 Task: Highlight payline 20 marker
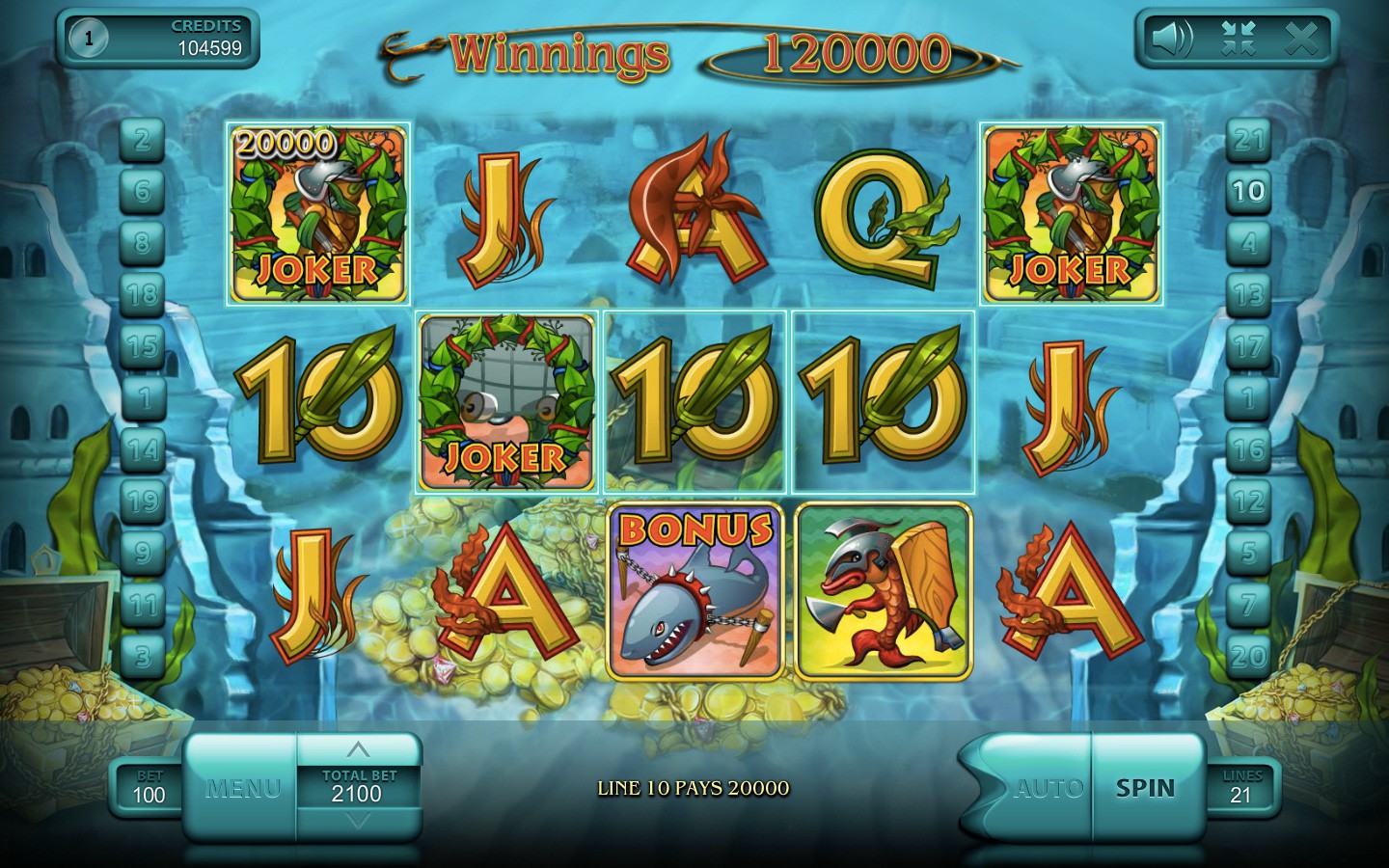click(1248, 657)
